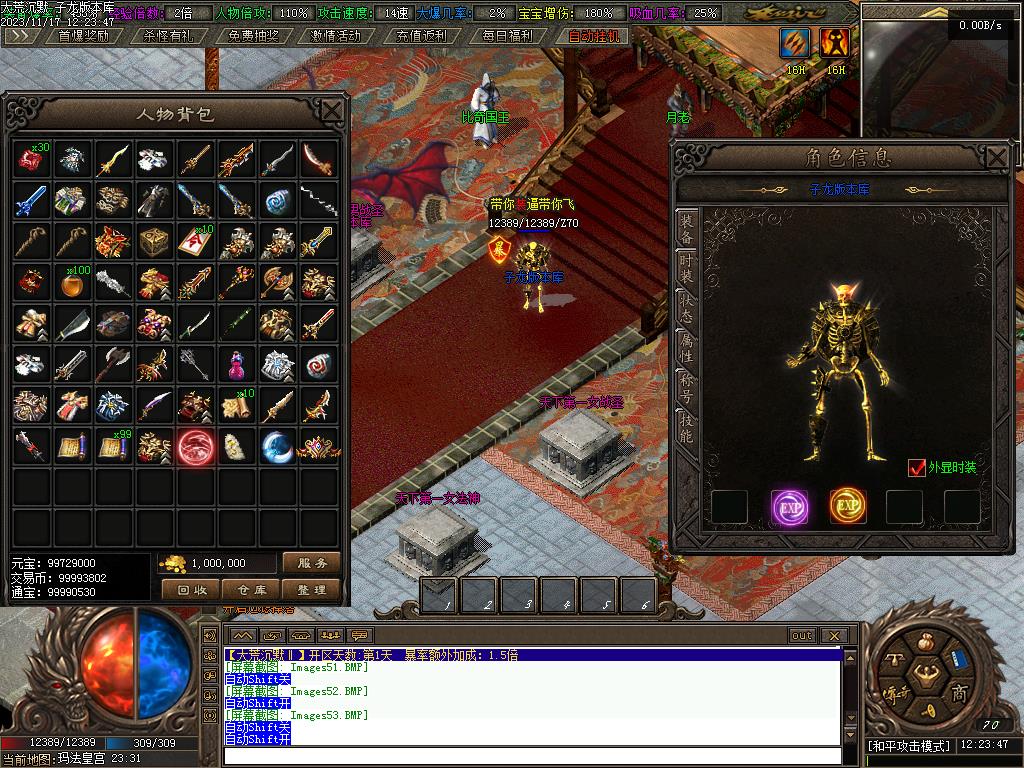Open the 仓库 warehouse from the bag
The height and width of the screenshot is (768, 1024).
[251, 590]
